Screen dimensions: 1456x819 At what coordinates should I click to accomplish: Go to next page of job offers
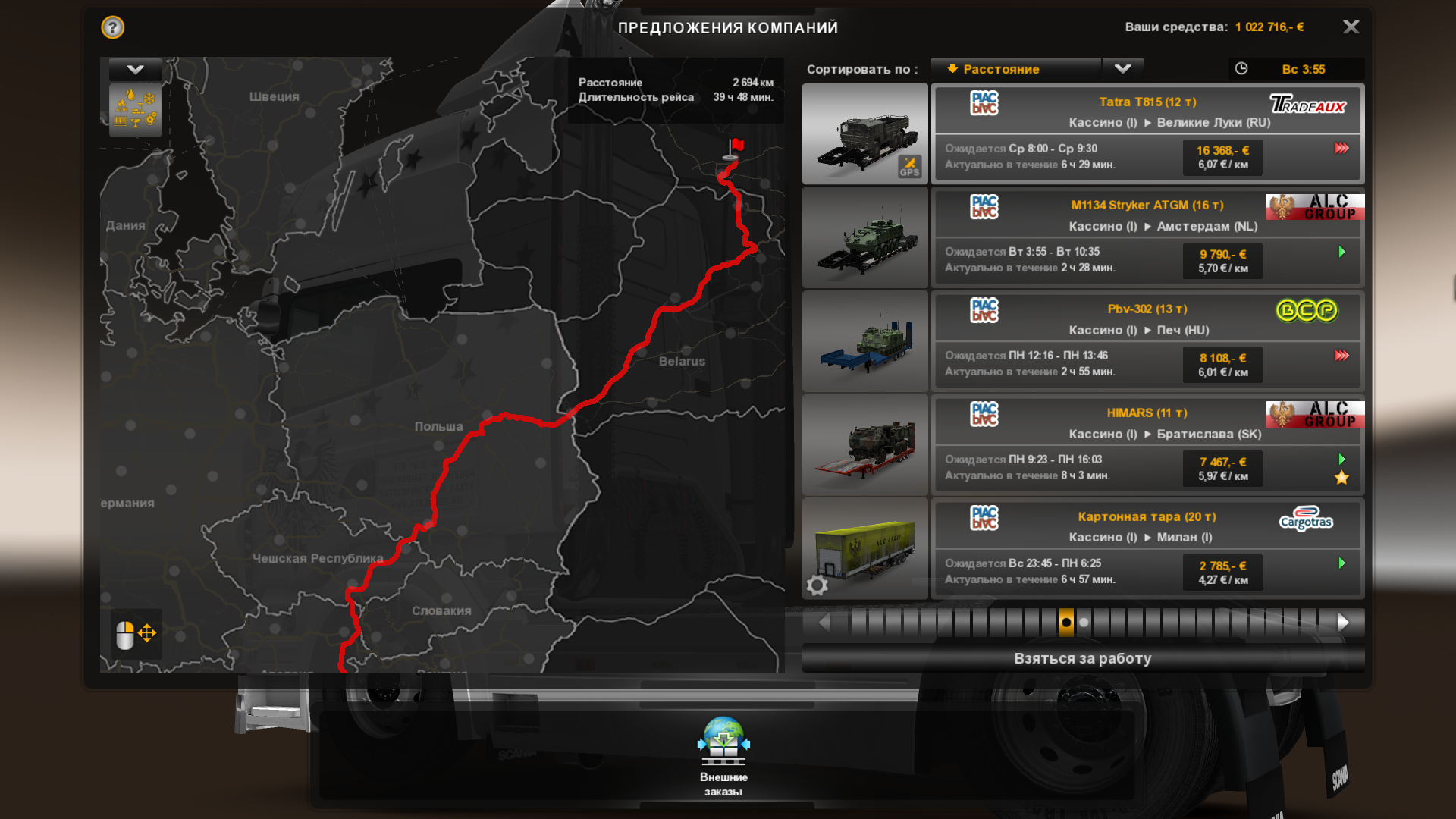[1343, 623]
